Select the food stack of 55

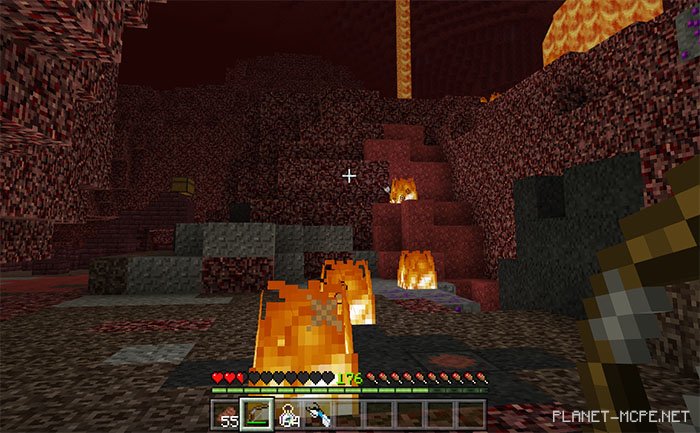[228, 414]
